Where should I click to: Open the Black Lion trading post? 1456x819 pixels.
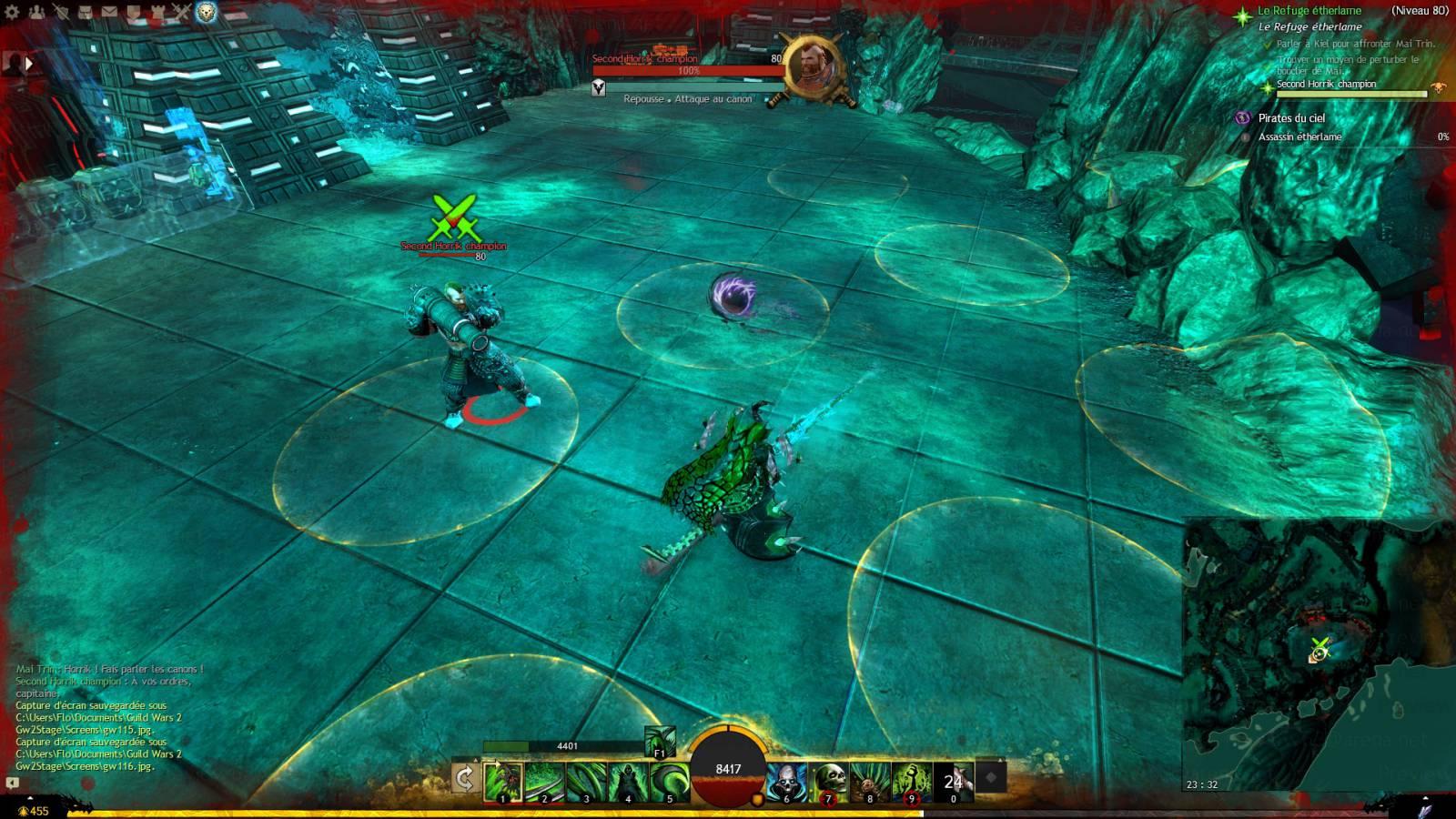[207, 13]
